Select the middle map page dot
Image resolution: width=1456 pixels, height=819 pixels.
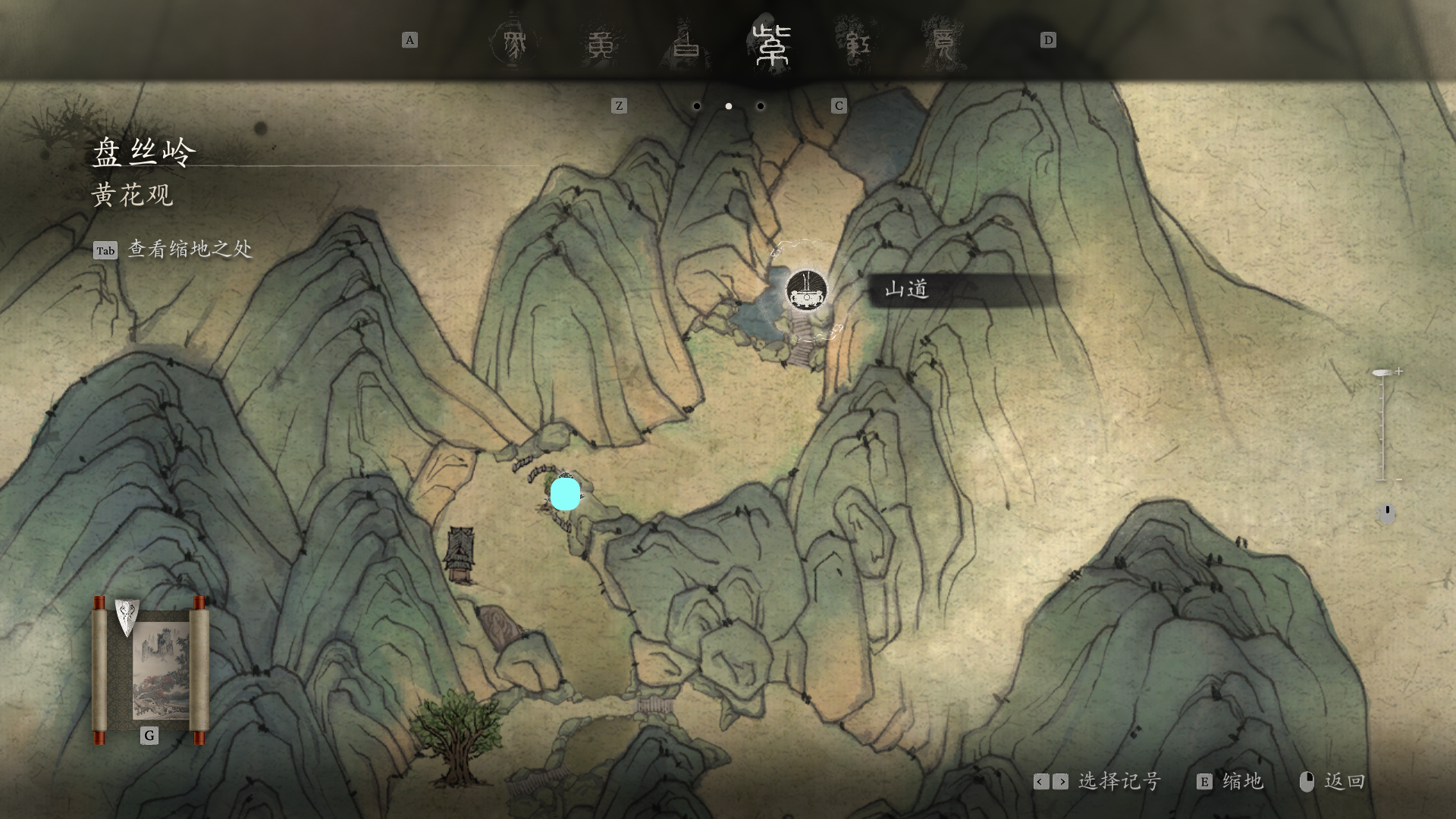729,106
